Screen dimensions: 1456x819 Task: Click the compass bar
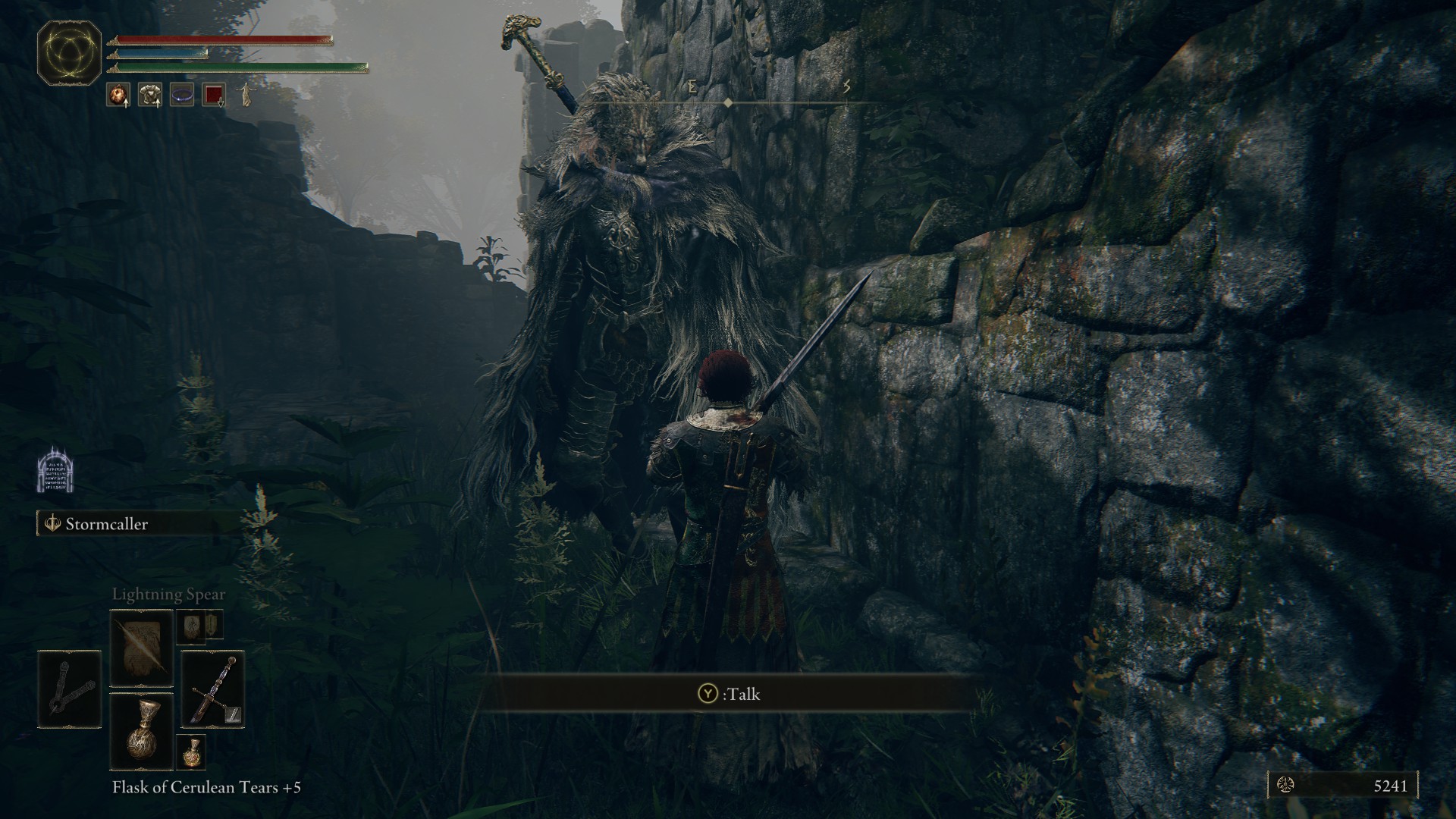(728, 102)
